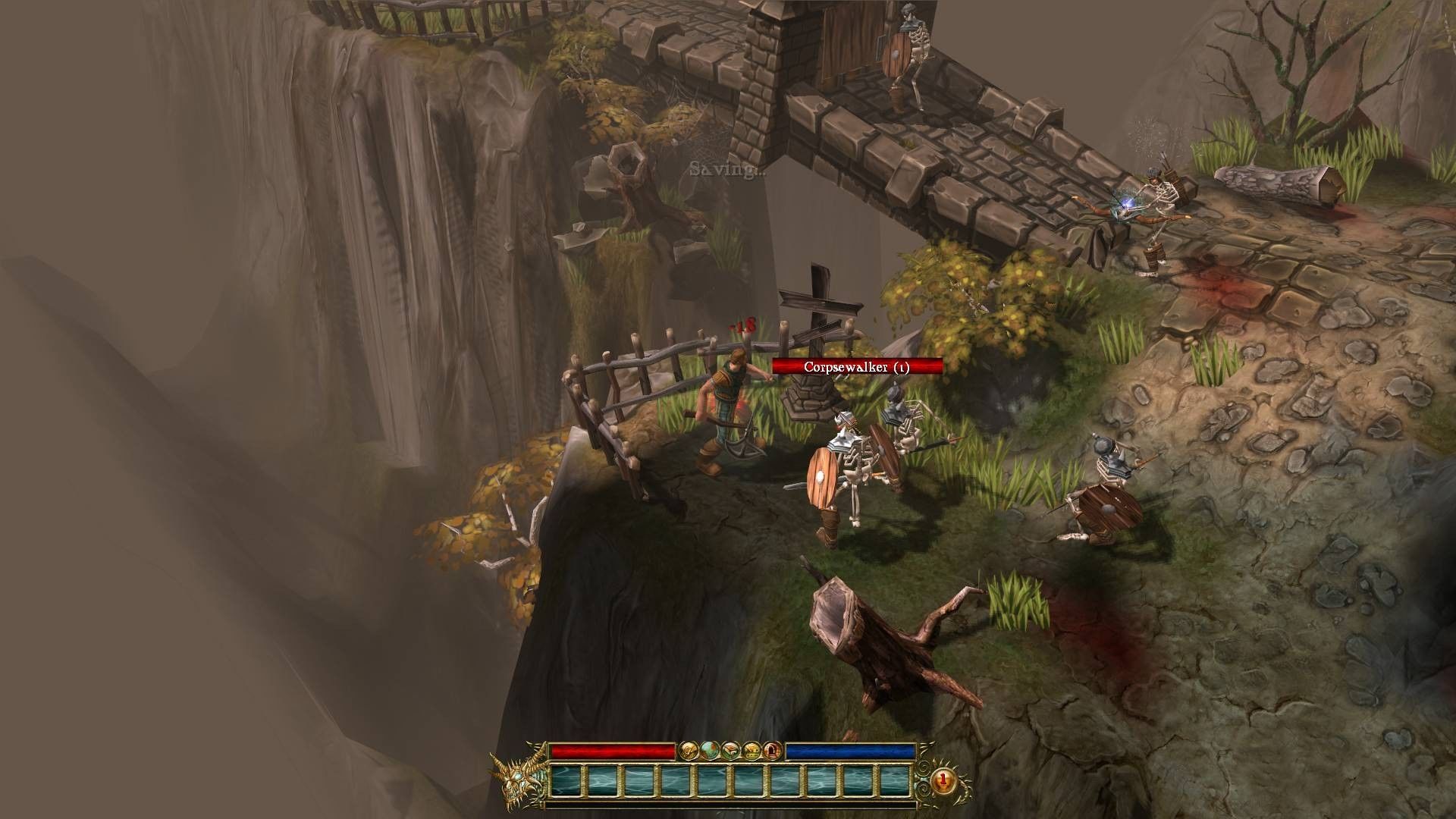Open the scroll icon menu button
Image resolution: width=1456 pixels, height=819 pixels.
[x=689, y=751]
